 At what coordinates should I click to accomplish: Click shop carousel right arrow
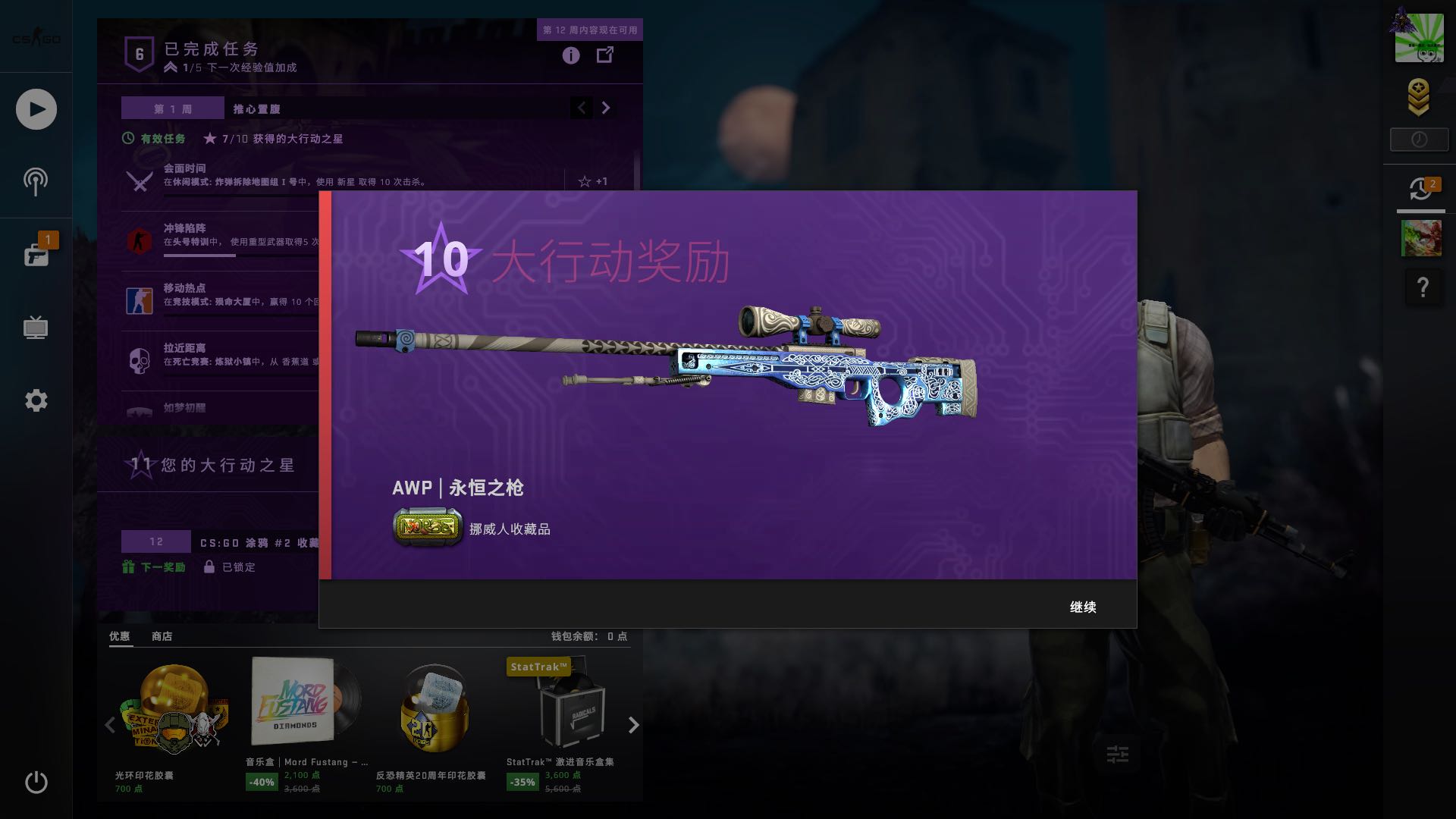(x=633, y=726)
